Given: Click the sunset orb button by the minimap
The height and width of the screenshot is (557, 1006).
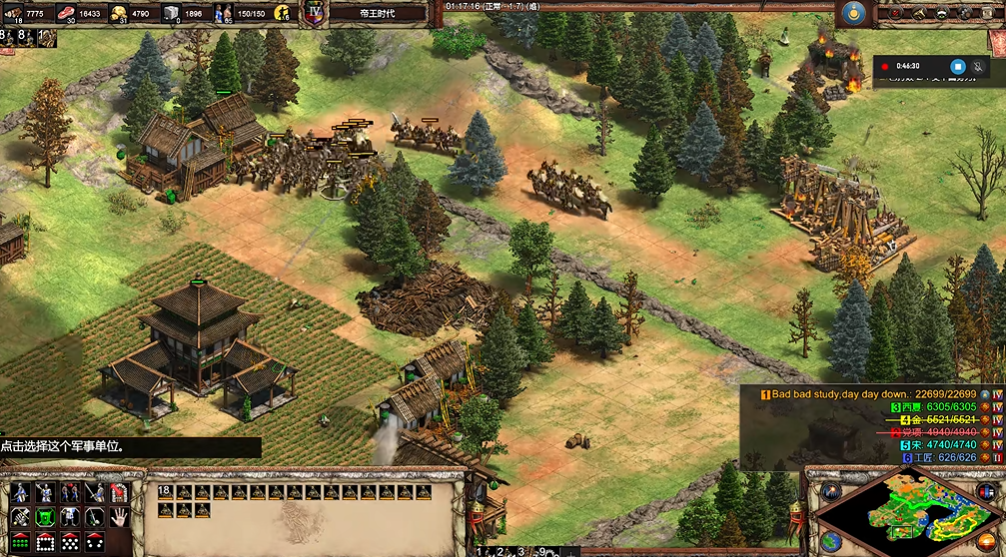Looking at the screenshot, I should [x=986, y=541].
